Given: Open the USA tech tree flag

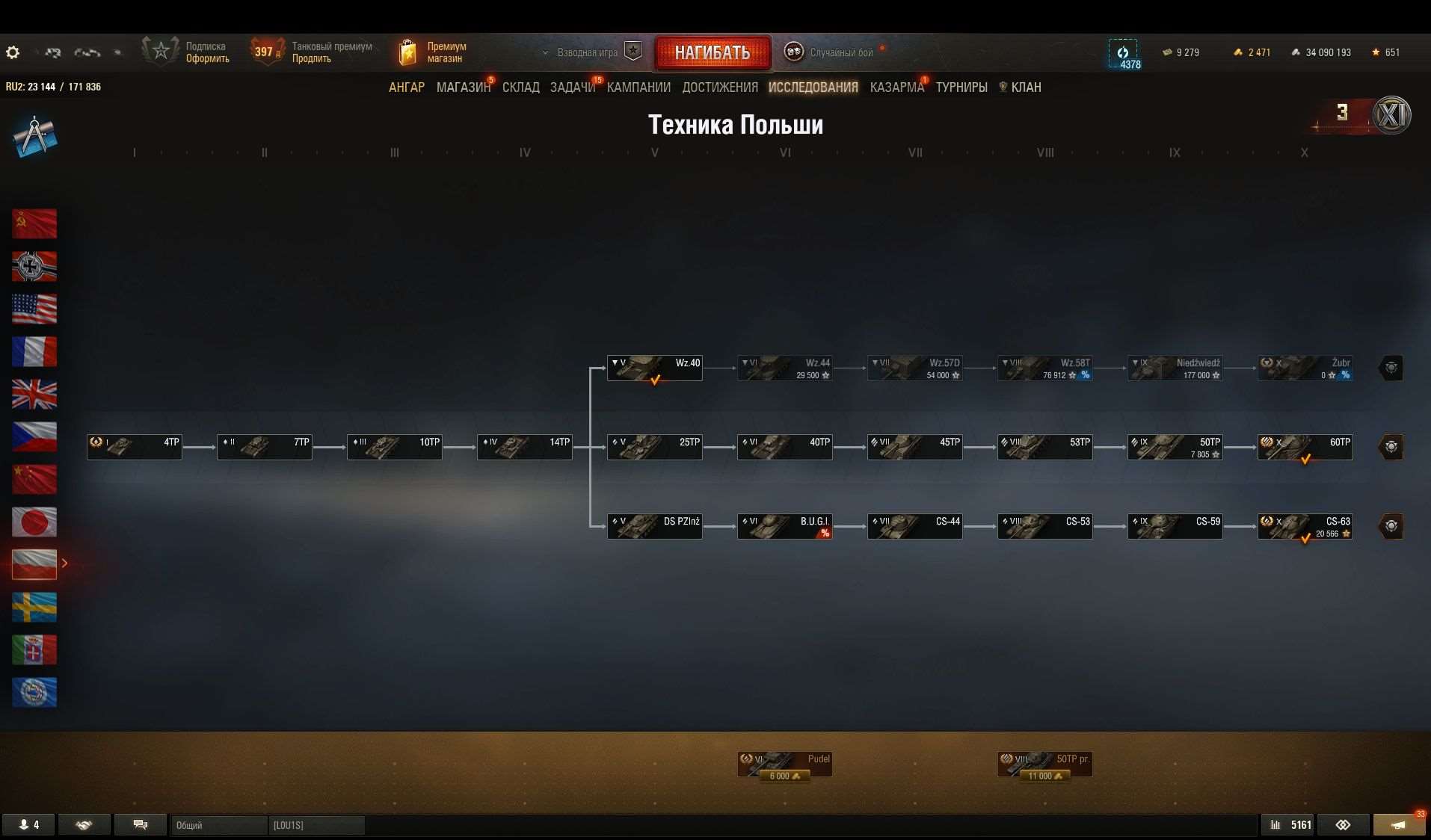Looking at the screenshot, I should tap(34, 309).
